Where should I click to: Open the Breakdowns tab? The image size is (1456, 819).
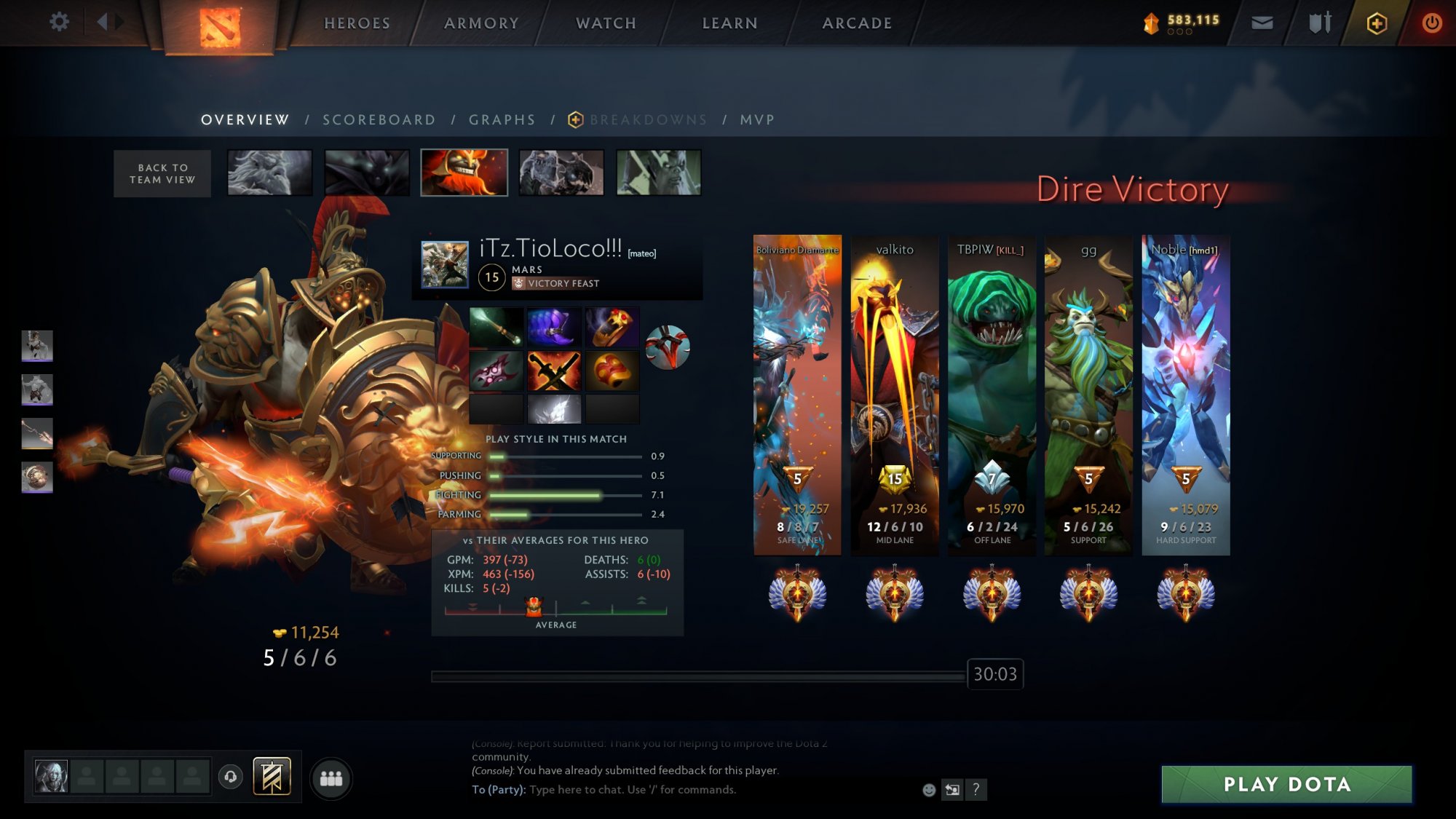pyautogui.click(x=648, y=120)
